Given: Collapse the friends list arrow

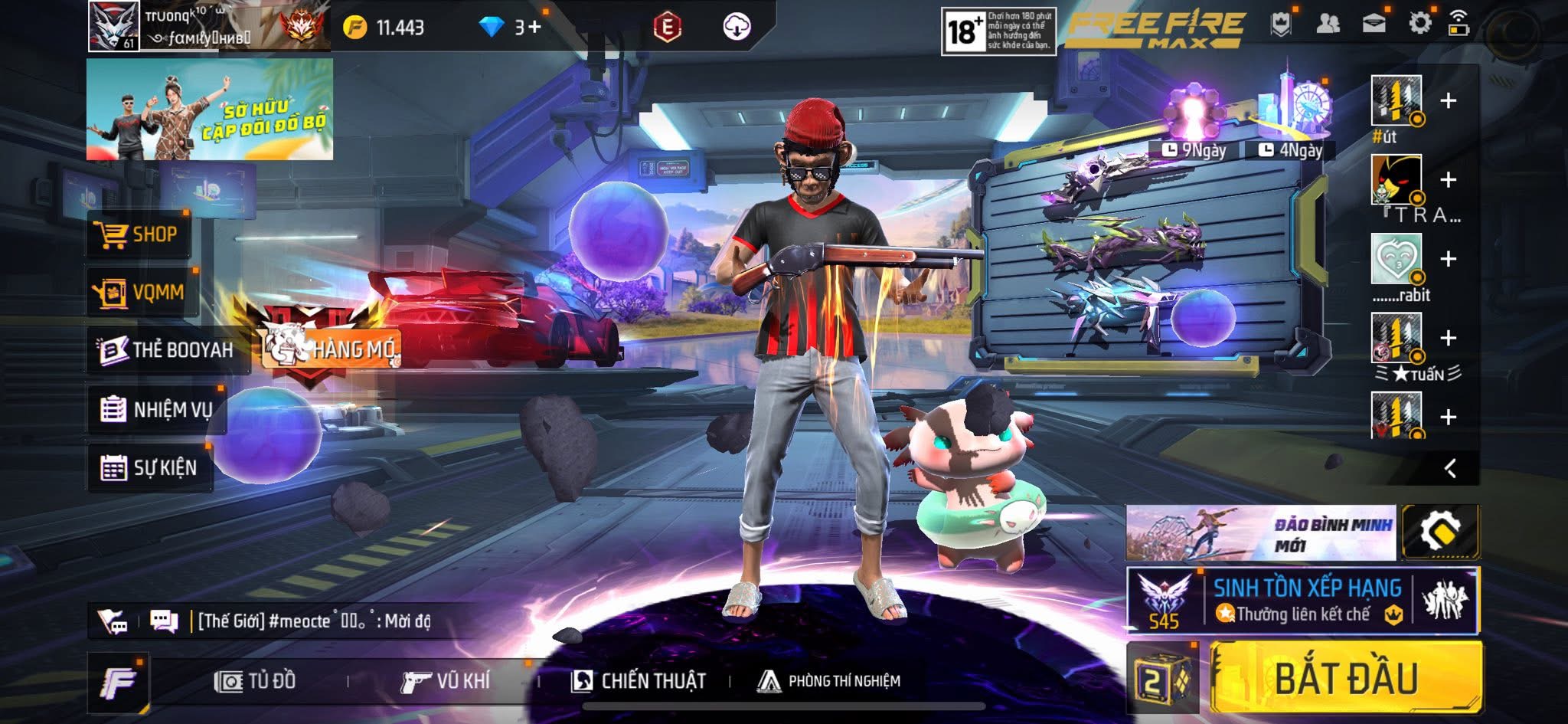Looking at the screenshot, I should (1450, 468).
